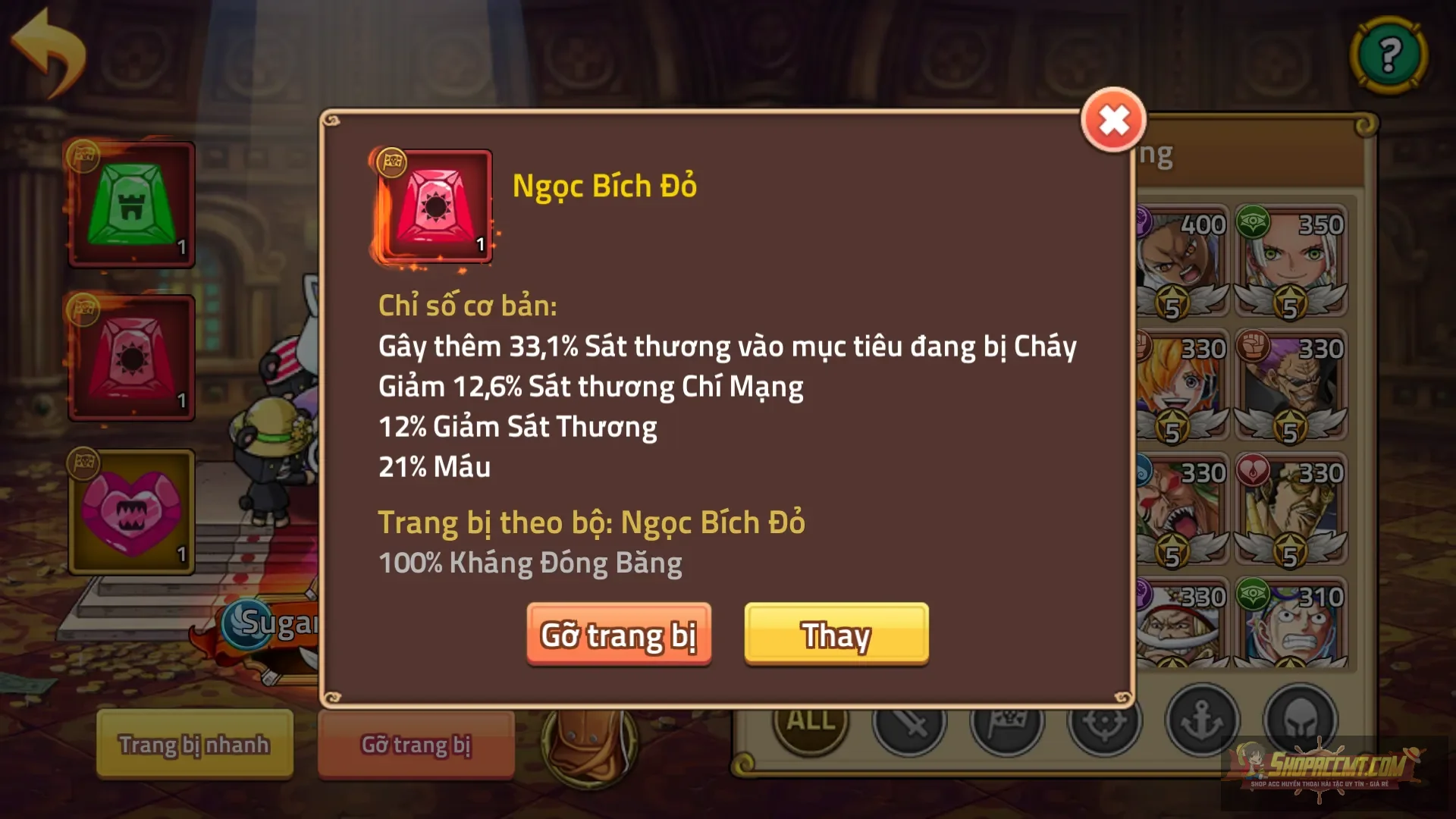This screenshot has width=1456, height=819.
Task: Choose the white-haired hero with power 350
Action: click(x=1290, y=260)
